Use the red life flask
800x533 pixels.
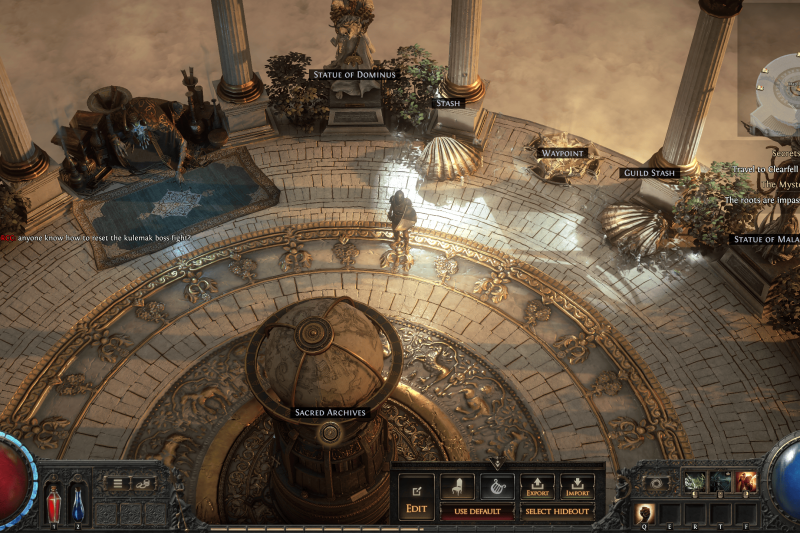(x=53, y=501)
